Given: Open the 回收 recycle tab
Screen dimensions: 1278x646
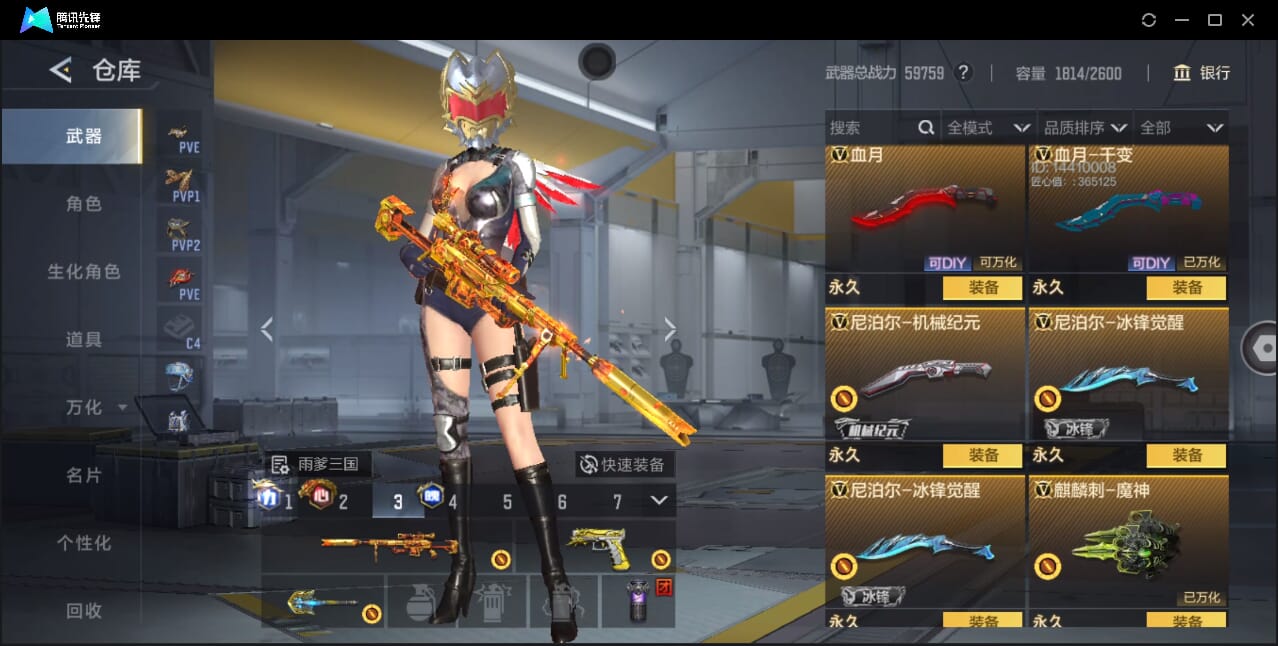Looking at the screenshot, I should click(84, 610).
